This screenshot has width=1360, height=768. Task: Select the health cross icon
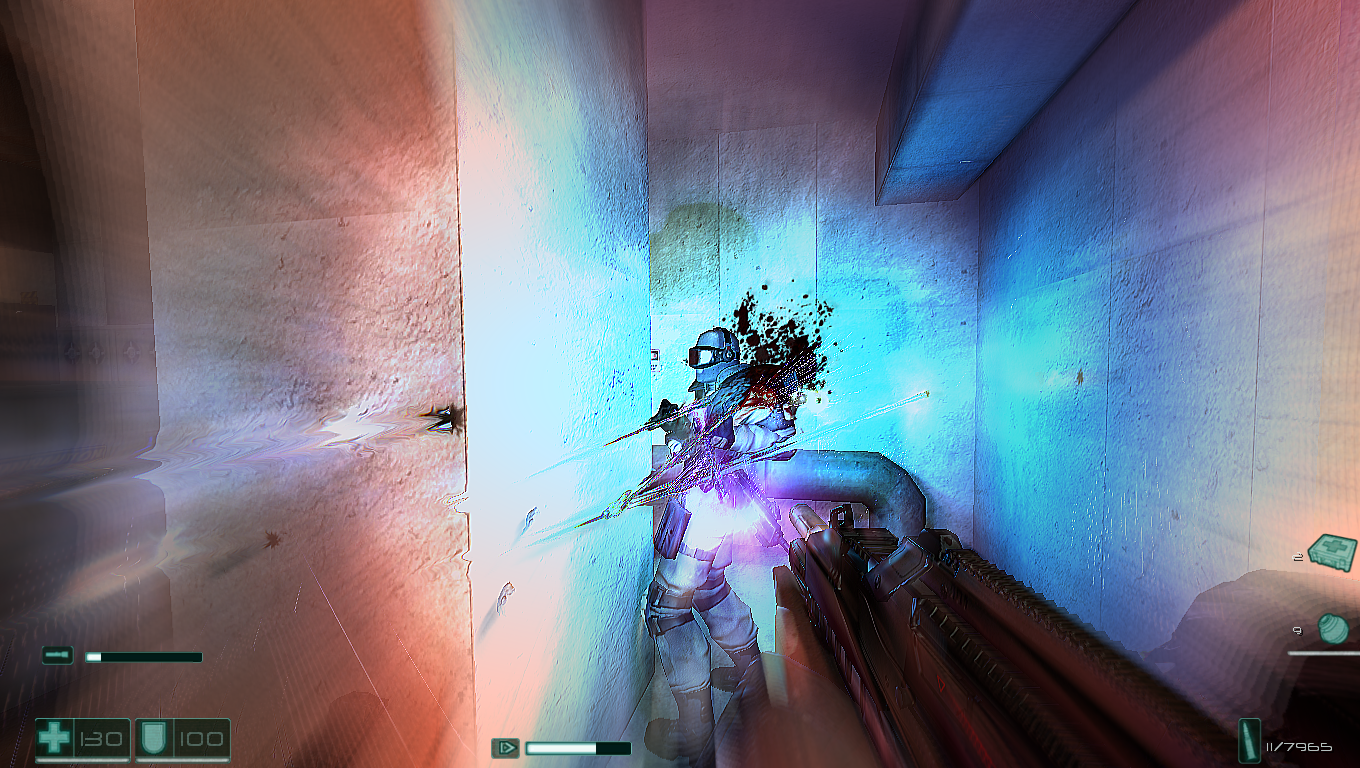point(56,740)
